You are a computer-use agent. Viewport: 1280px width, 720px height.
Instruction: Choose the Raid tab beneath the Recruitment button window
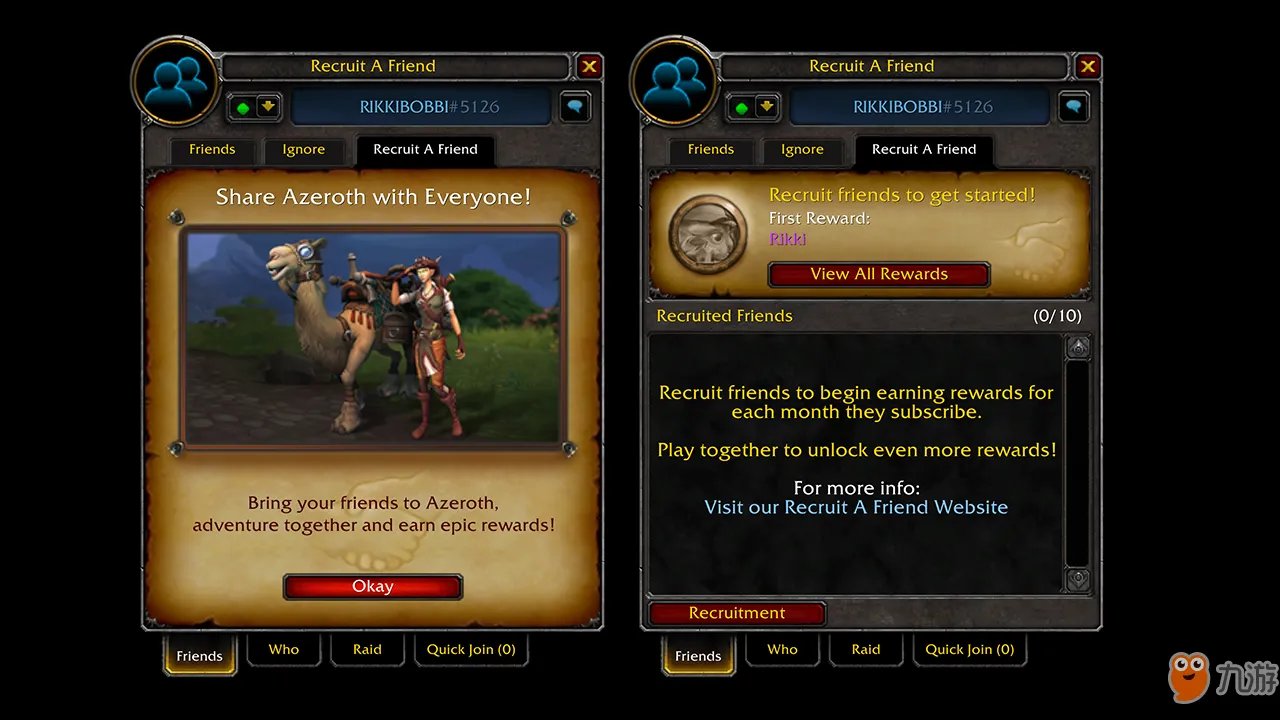(x=866, y=650)
